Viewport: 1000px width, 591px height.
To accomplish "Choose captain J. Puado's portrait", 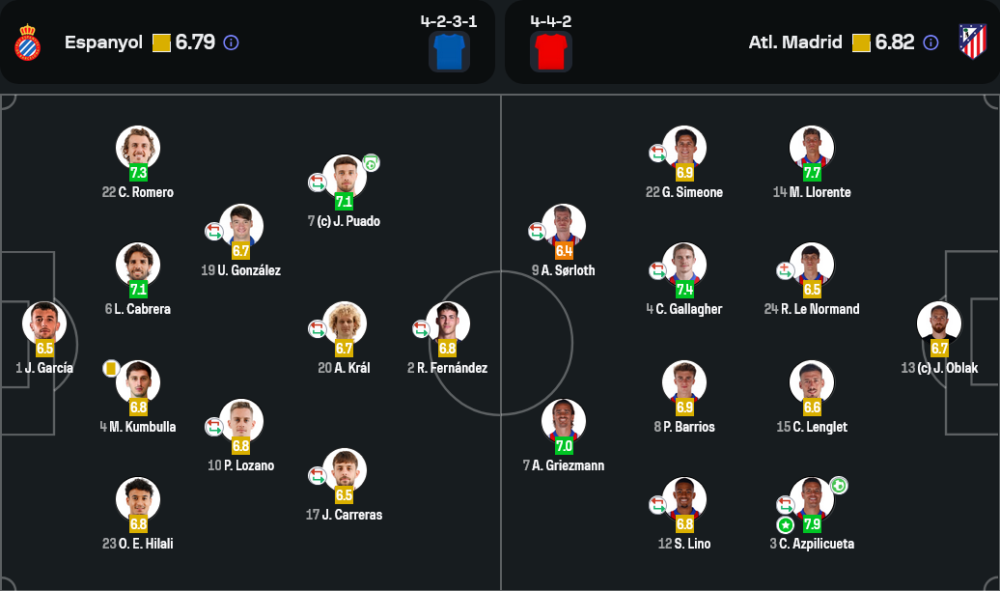I will pos(345,177).
